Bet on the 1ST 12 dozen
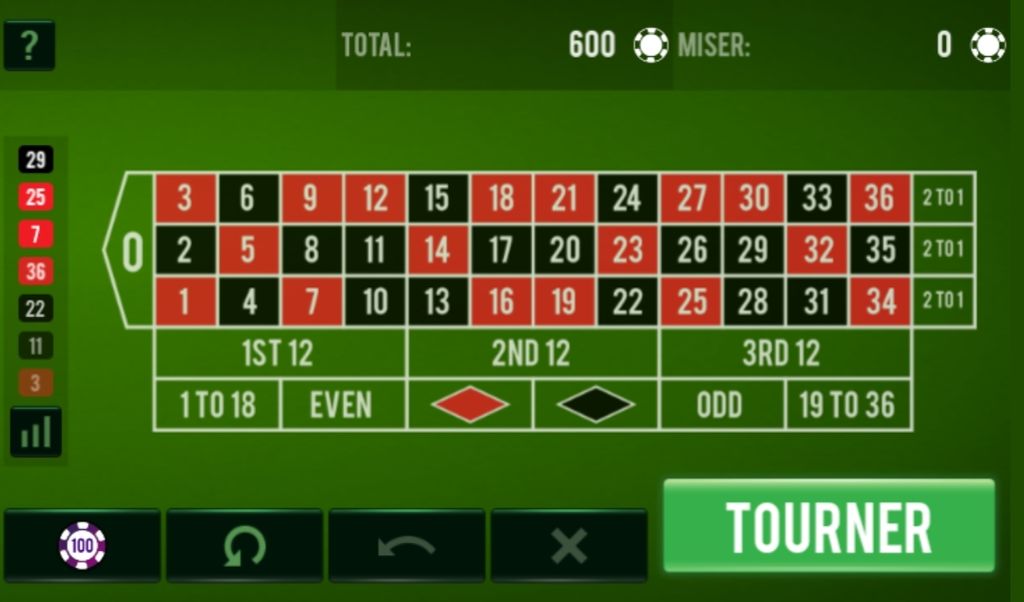 (x=280, y=354)
